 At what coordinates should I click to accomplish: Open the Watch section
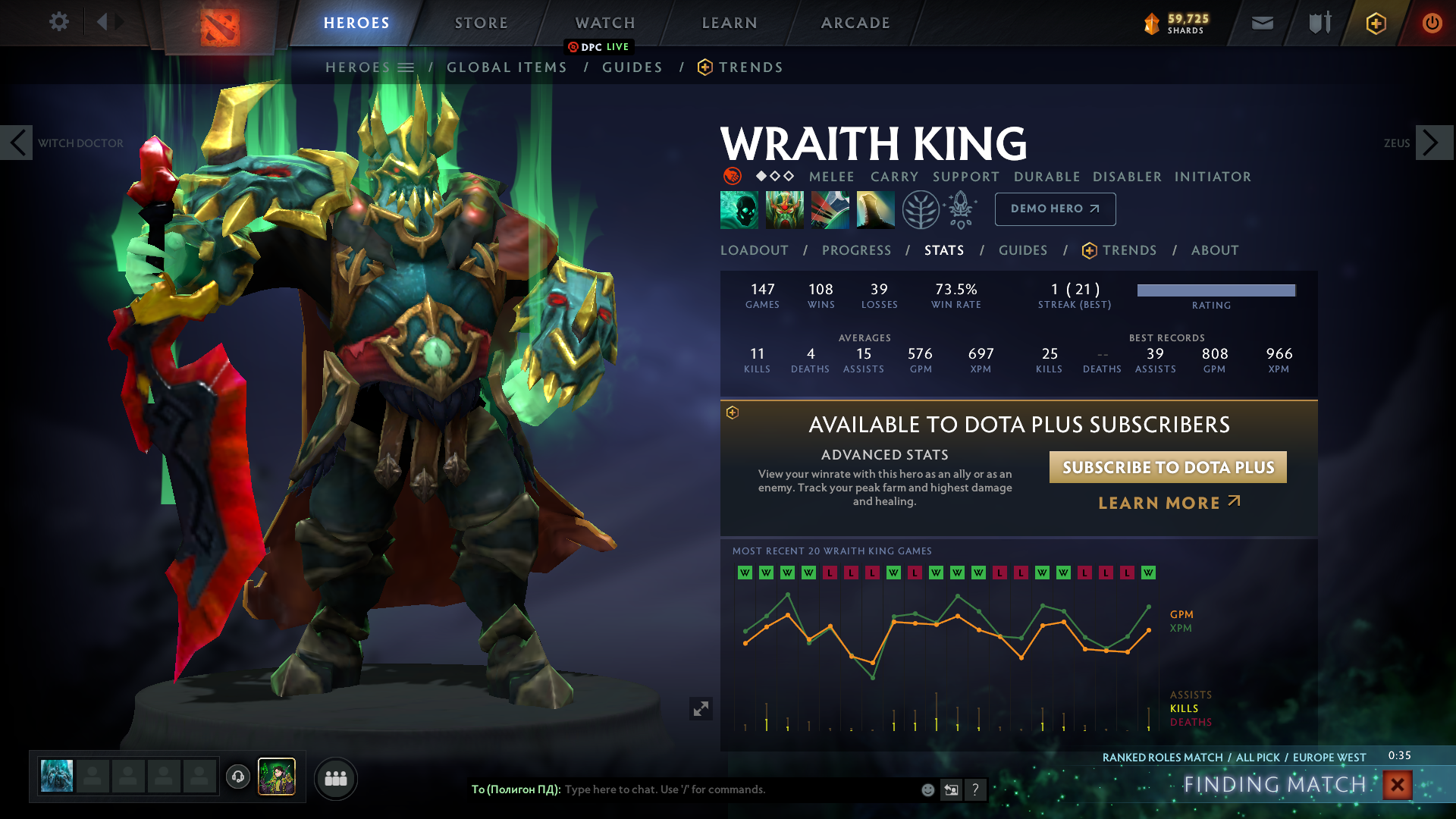coord(605,23)
